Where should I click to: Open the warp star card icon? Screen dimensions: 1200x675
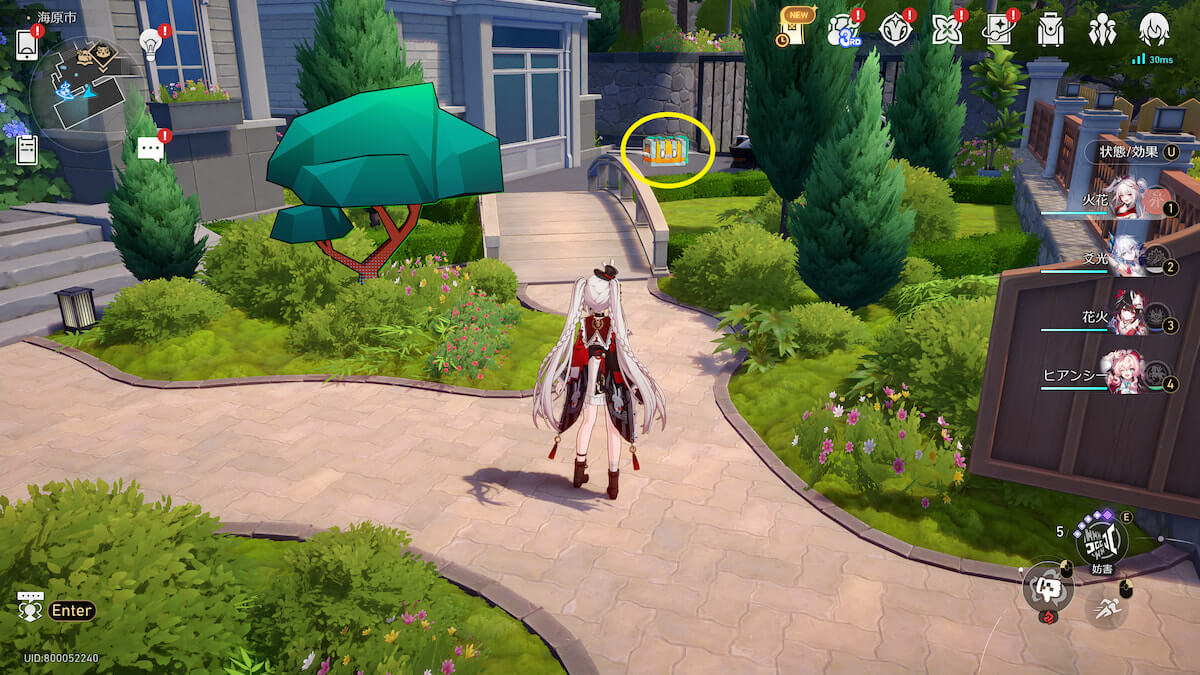[997, 31]
